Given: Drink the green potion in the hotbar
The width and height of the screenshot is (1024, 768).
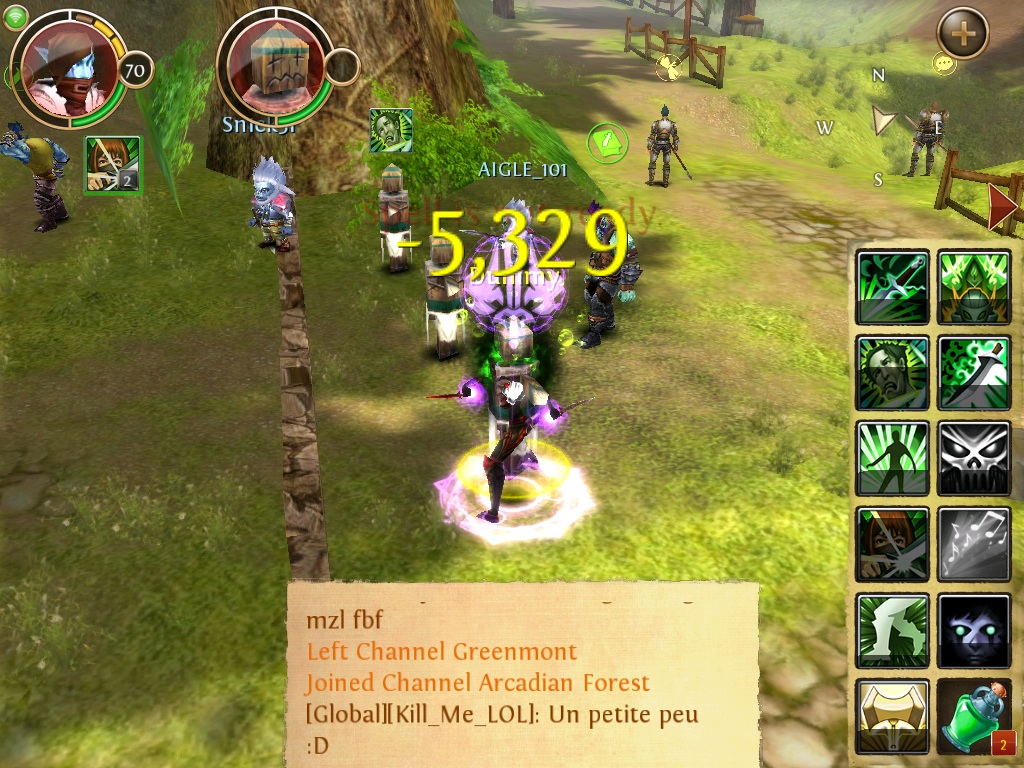Looking at the screenshot, I should point(974,716).
